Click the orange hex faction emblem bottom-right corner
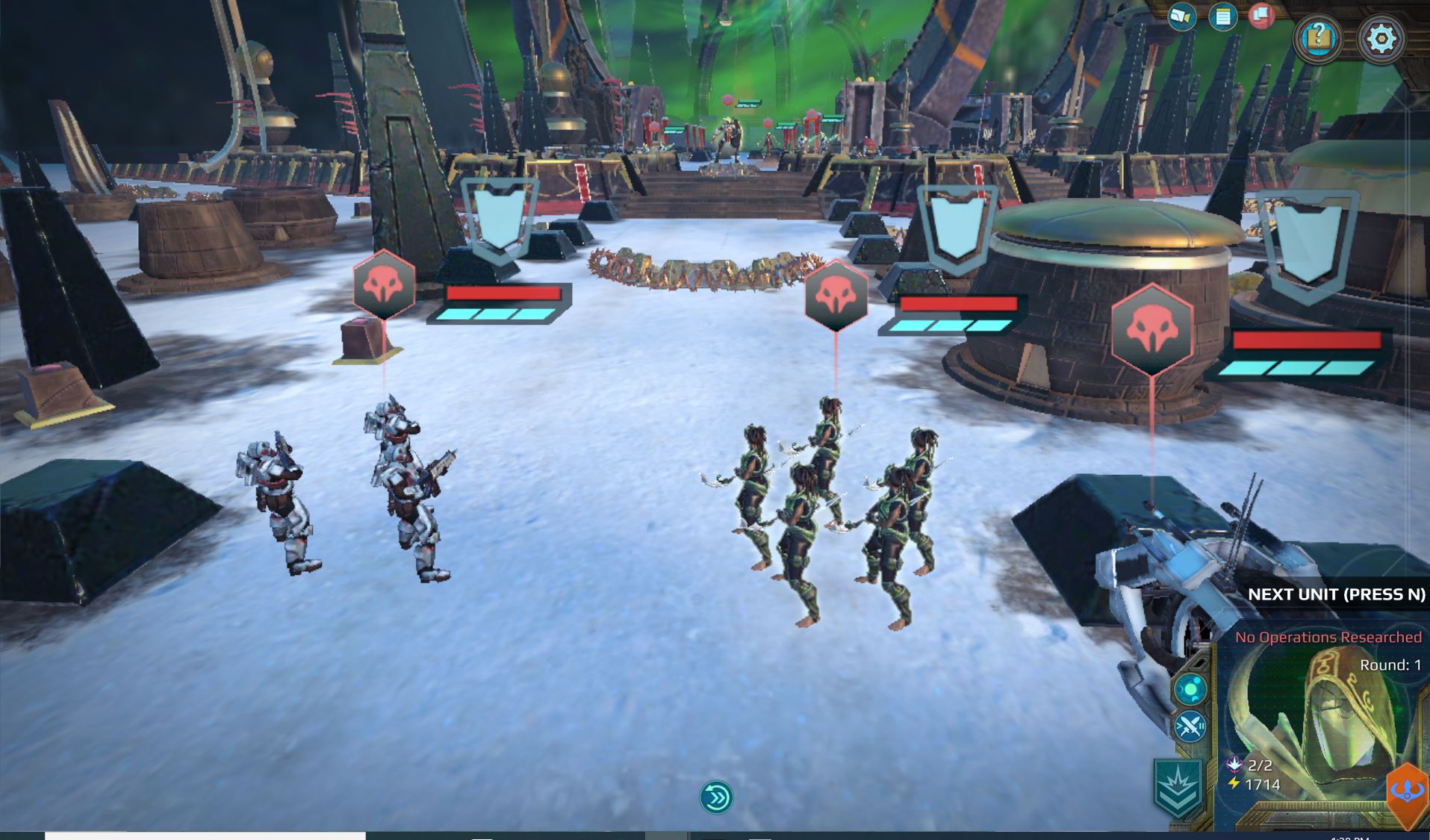Image resolution: width=1430 pixels, height=840 pixels. click(1408, 790)
